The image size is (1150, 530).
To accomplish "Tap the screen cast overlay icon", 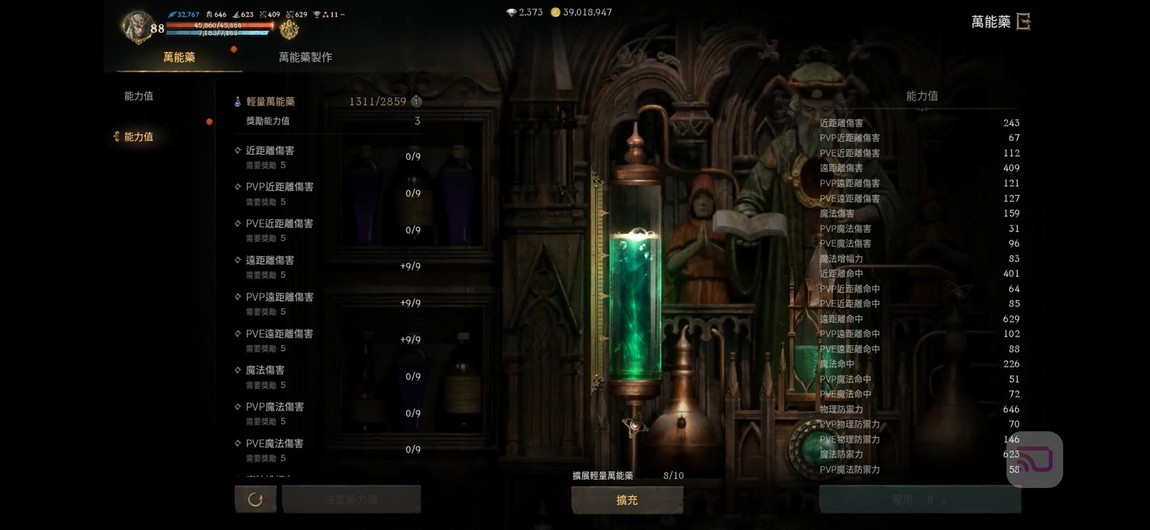I will 1034,460.
